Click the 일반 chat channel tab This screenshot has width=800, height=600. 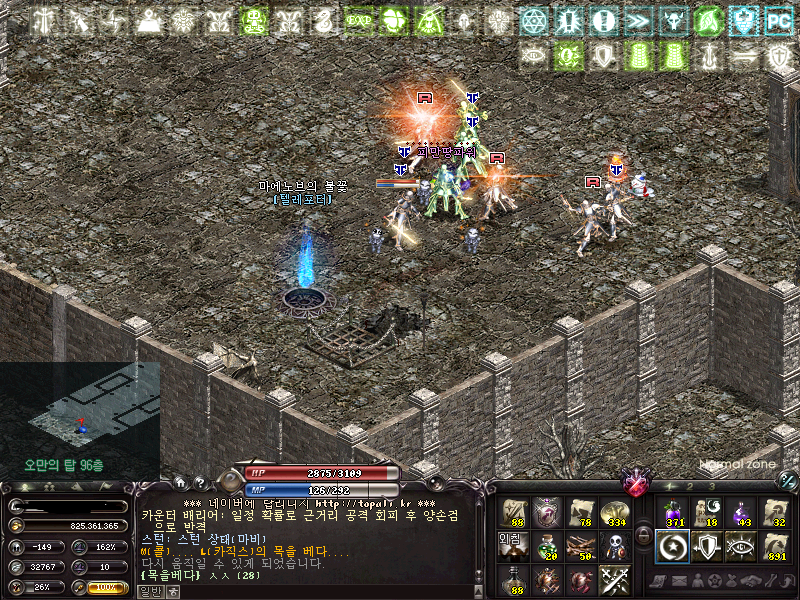(148, 591)
